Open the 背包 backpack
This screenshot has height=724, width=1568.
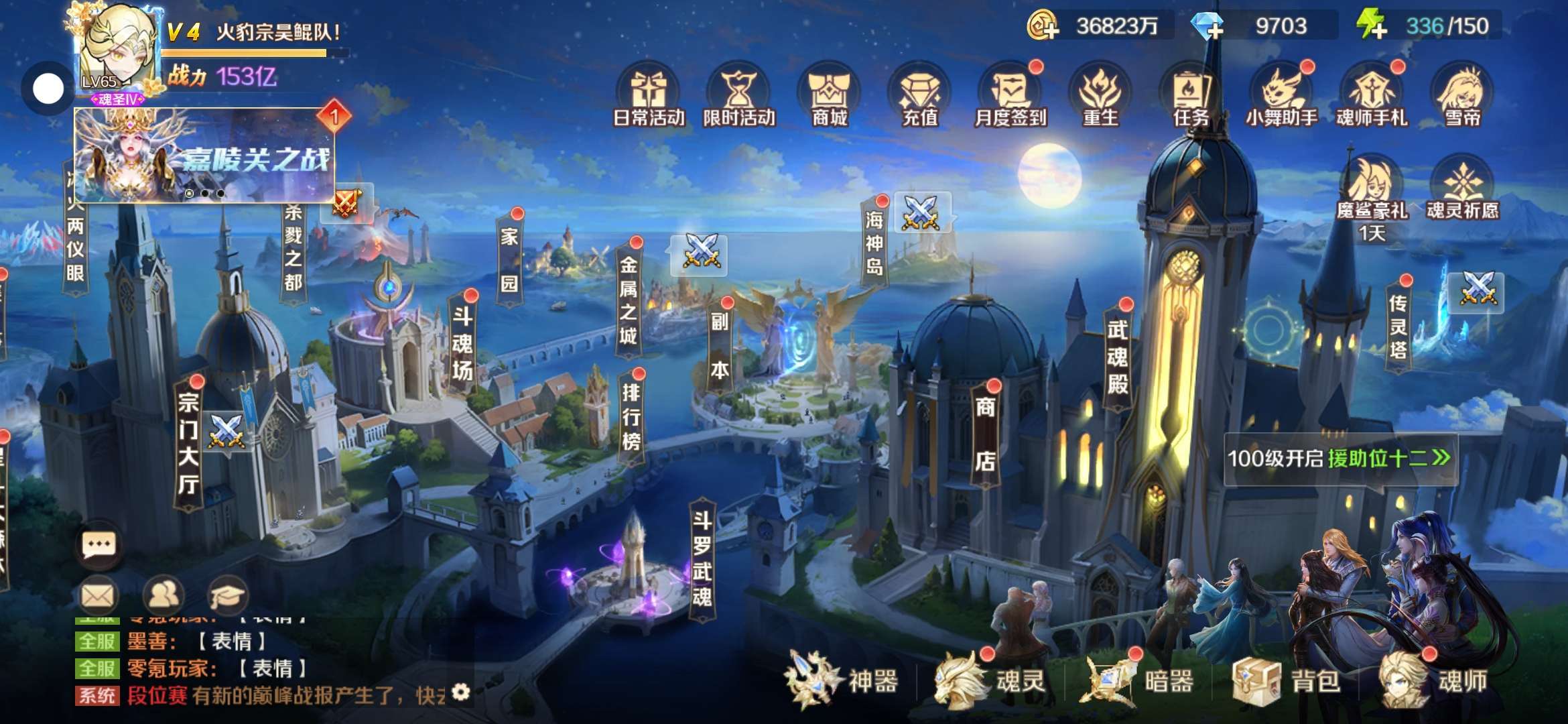point(1288,680)
